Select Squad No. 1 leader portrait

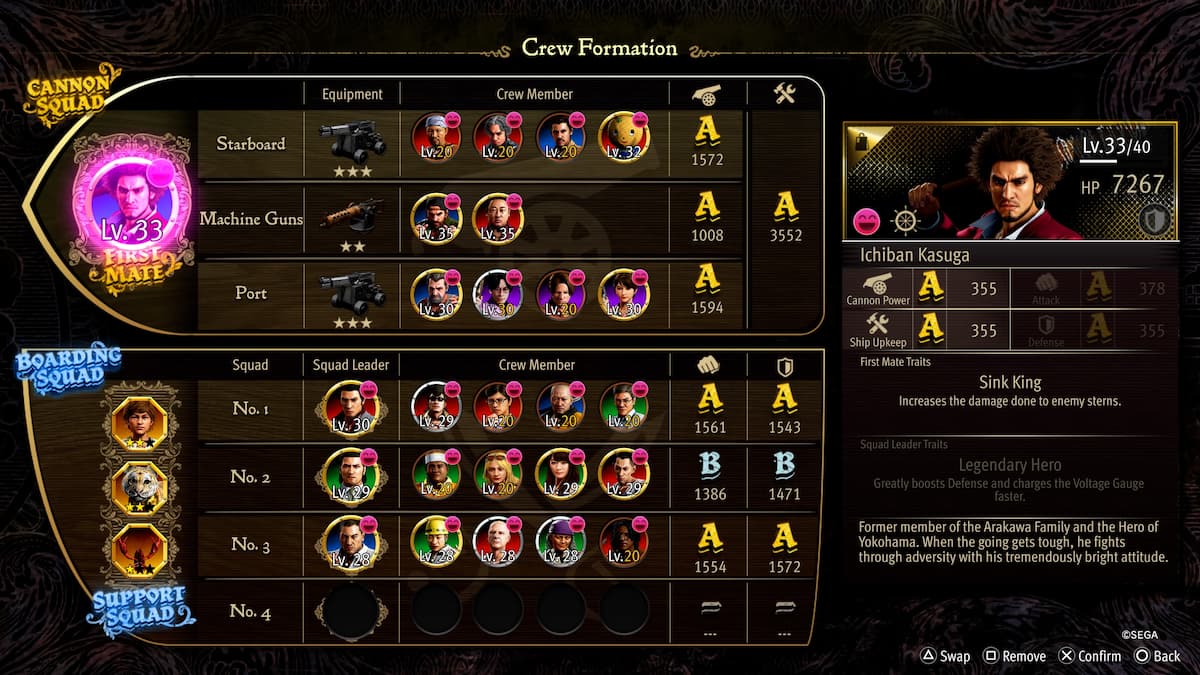tap(351, 408)
